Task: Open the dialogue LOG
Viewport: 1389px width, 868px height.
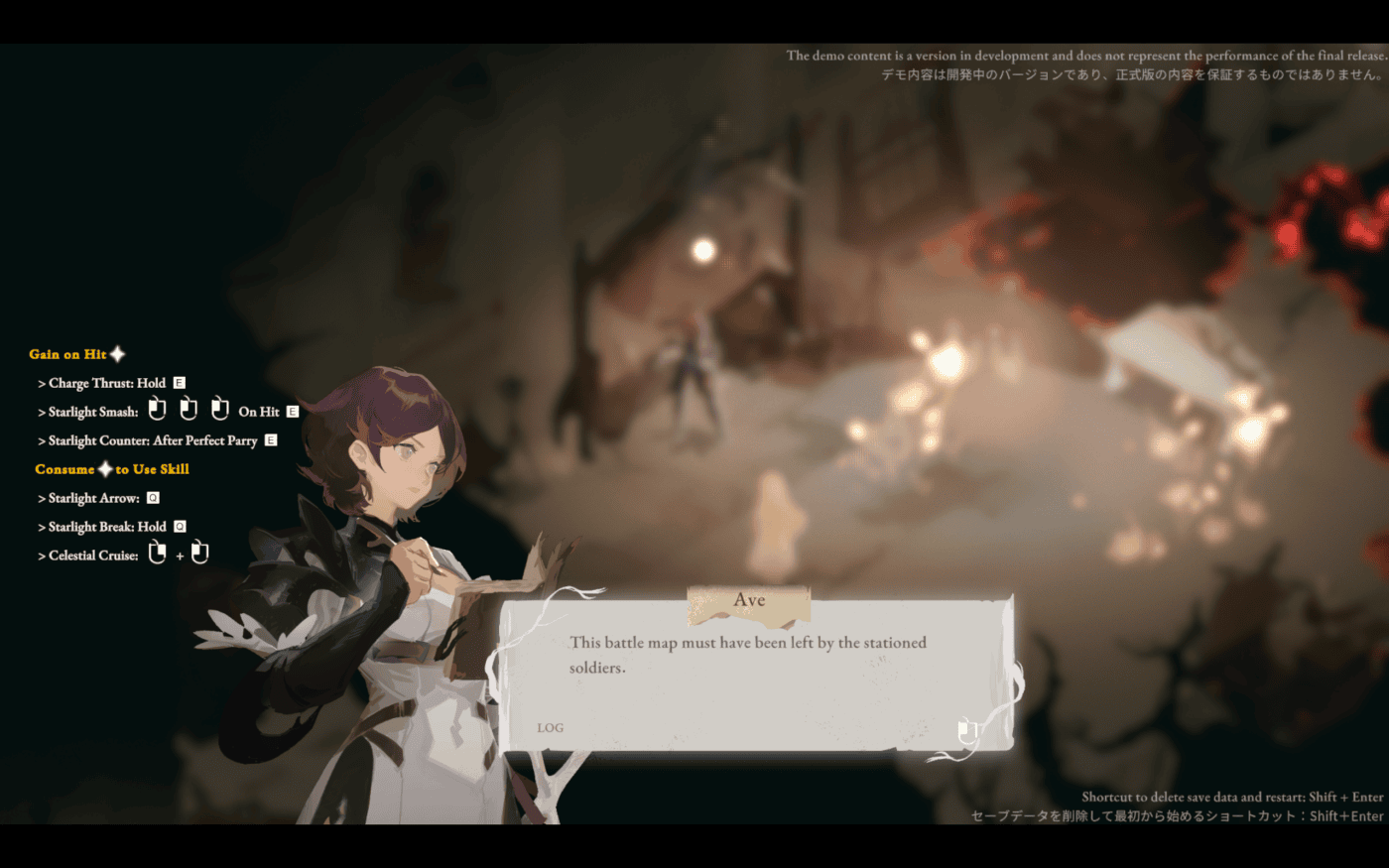Action: [550, 728]
